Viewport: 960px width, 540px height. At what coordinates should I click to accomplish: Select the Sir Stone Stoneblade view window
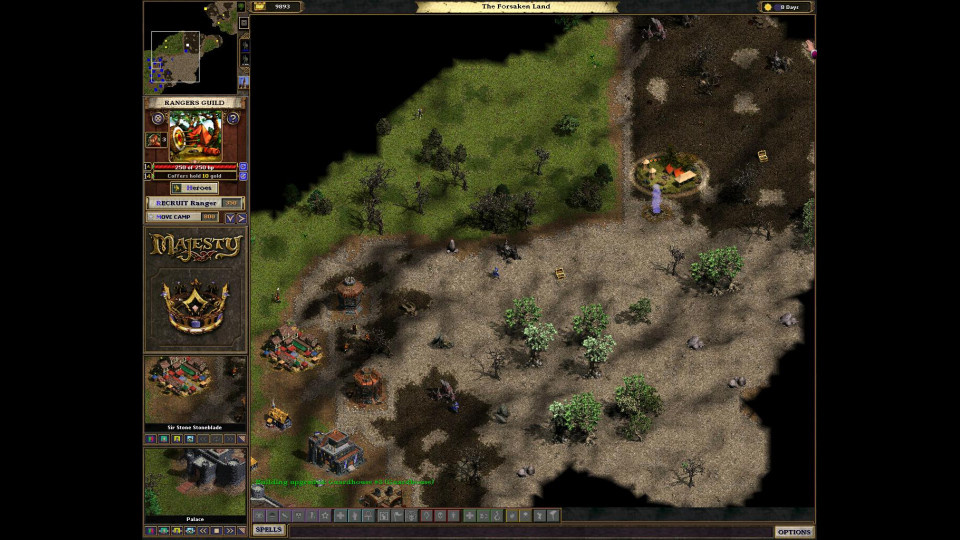coord(195,390)
